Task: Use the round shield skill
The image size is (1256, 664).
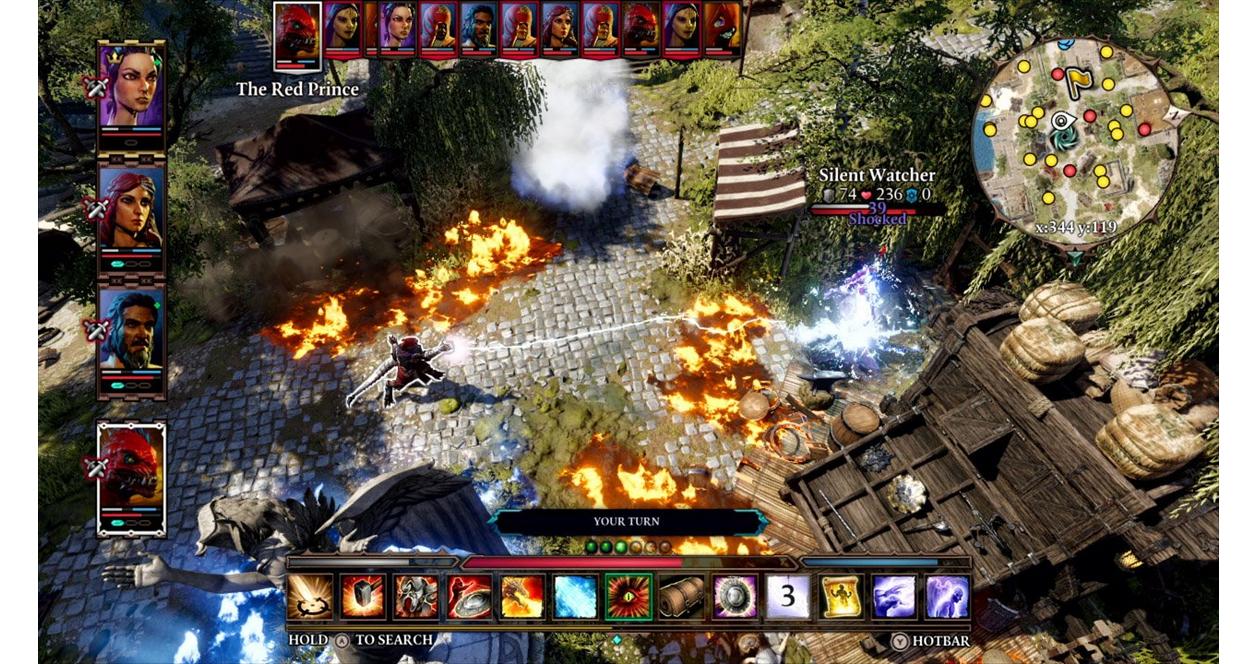Action: [x=735, y=596]
